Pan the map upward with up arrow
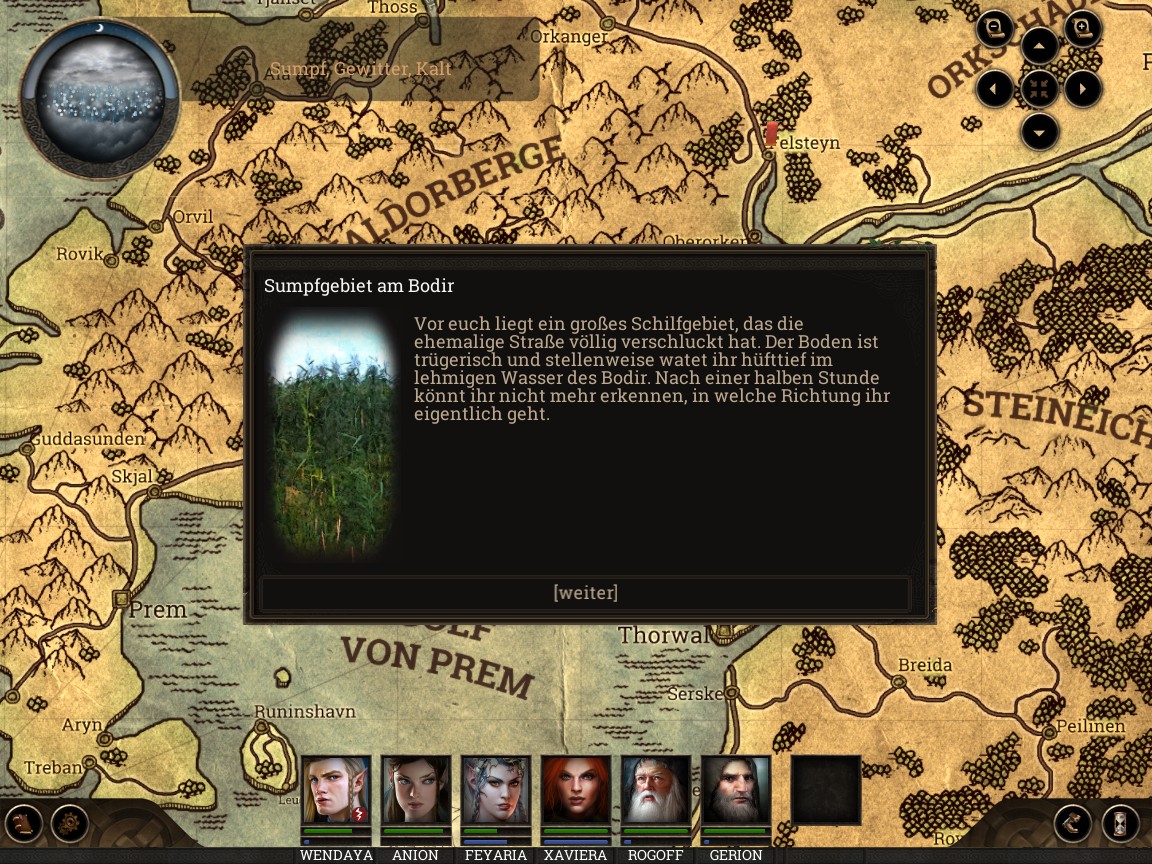This screenshot has width=1152, height=864. [1039, 46]
